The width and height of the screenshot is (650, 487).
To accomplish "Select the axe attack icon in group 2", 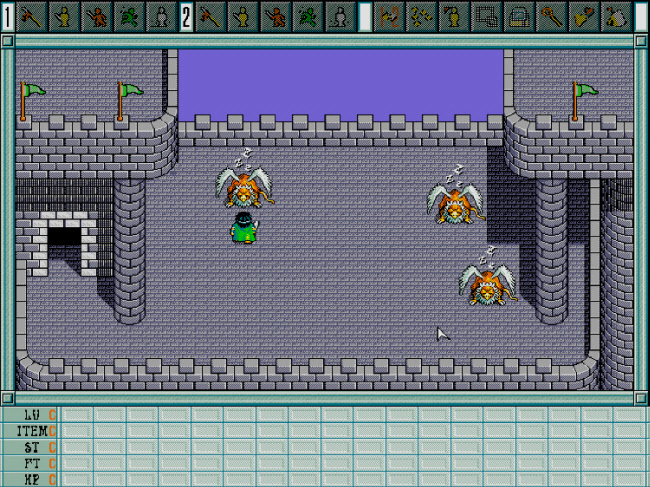I will coord(211,16).
